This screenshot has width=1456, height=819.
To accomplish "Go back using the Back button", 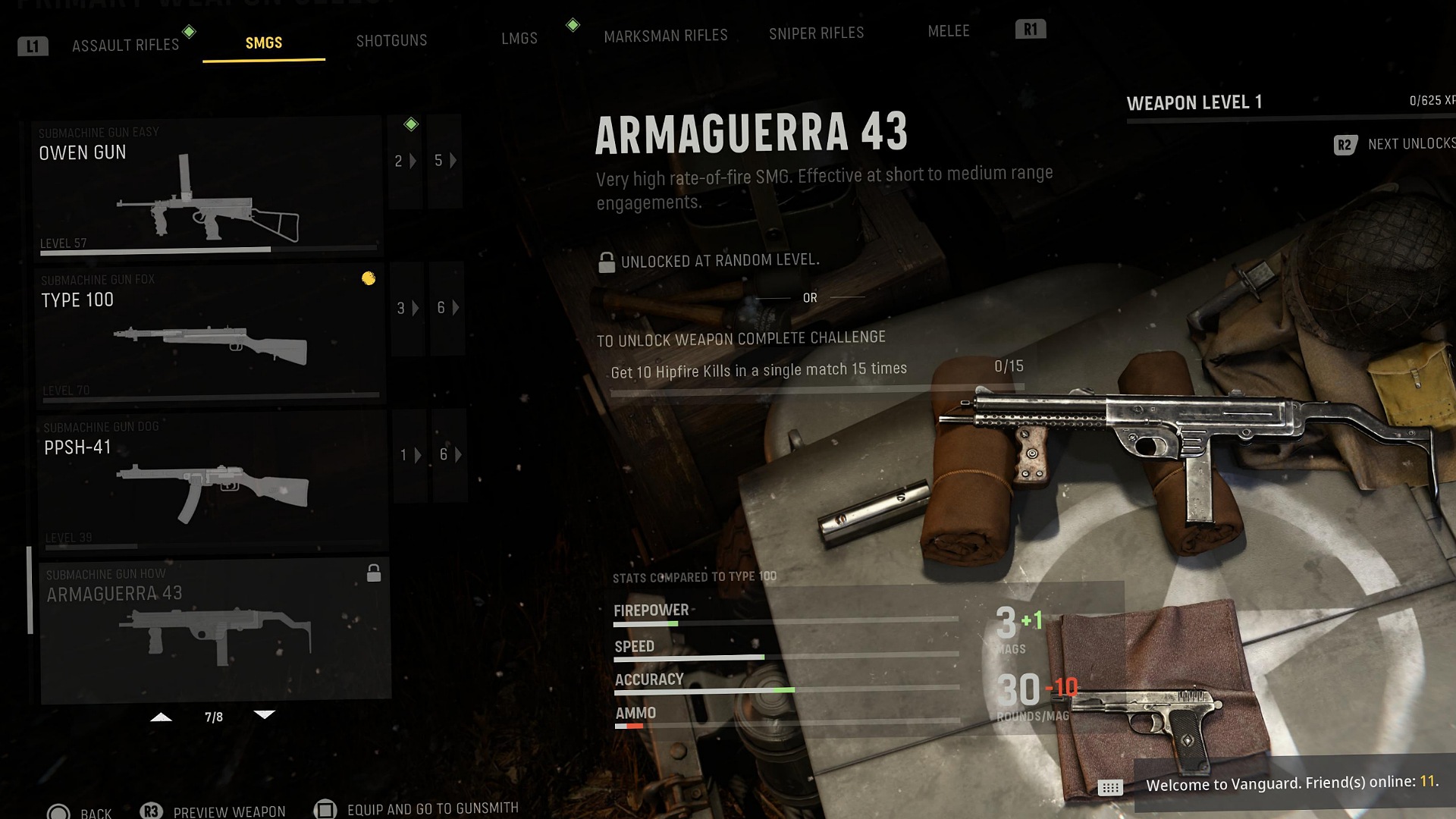I will (80, 812).
